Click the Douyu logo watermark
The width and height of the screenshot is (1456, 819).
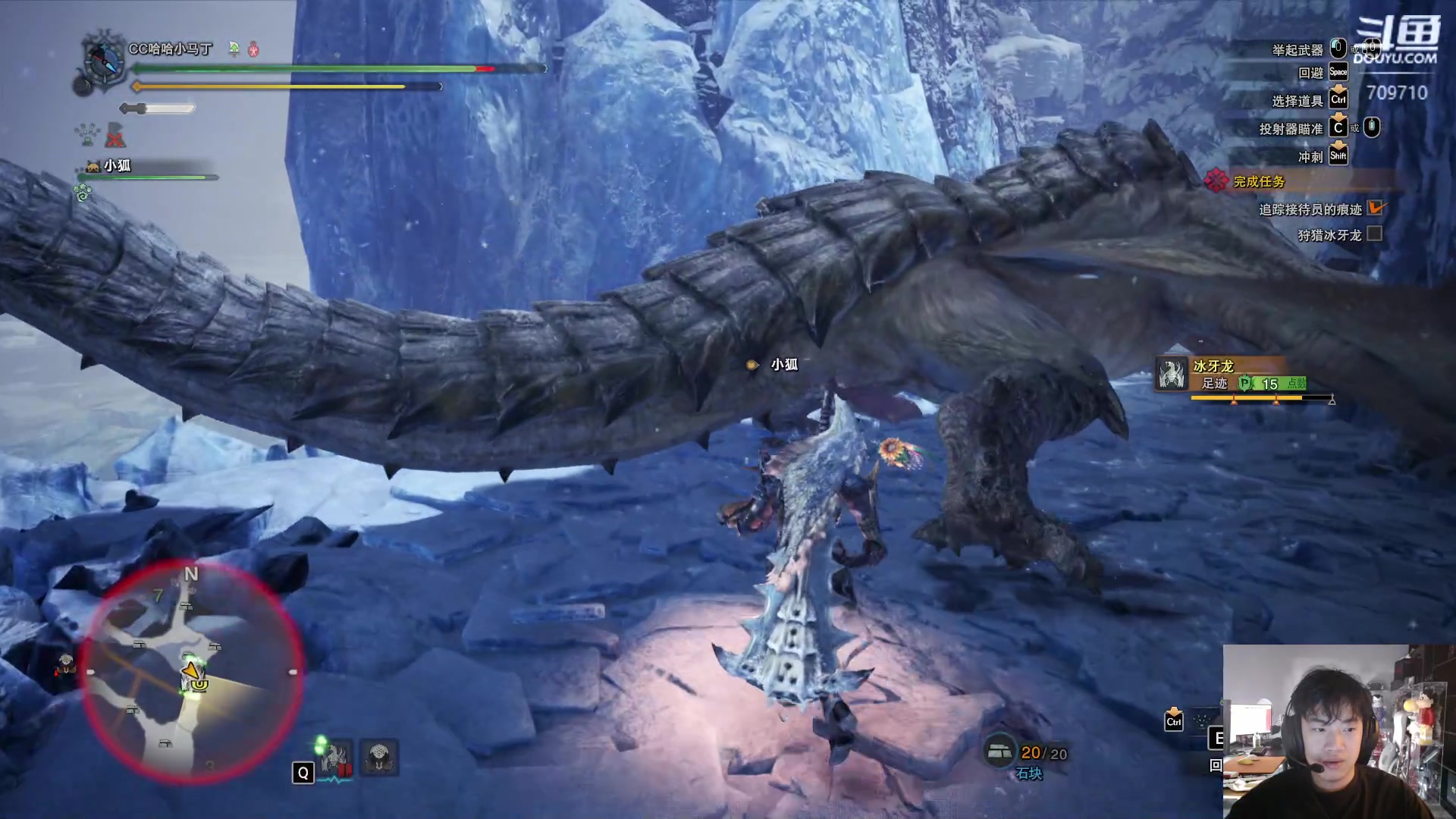1395,42
